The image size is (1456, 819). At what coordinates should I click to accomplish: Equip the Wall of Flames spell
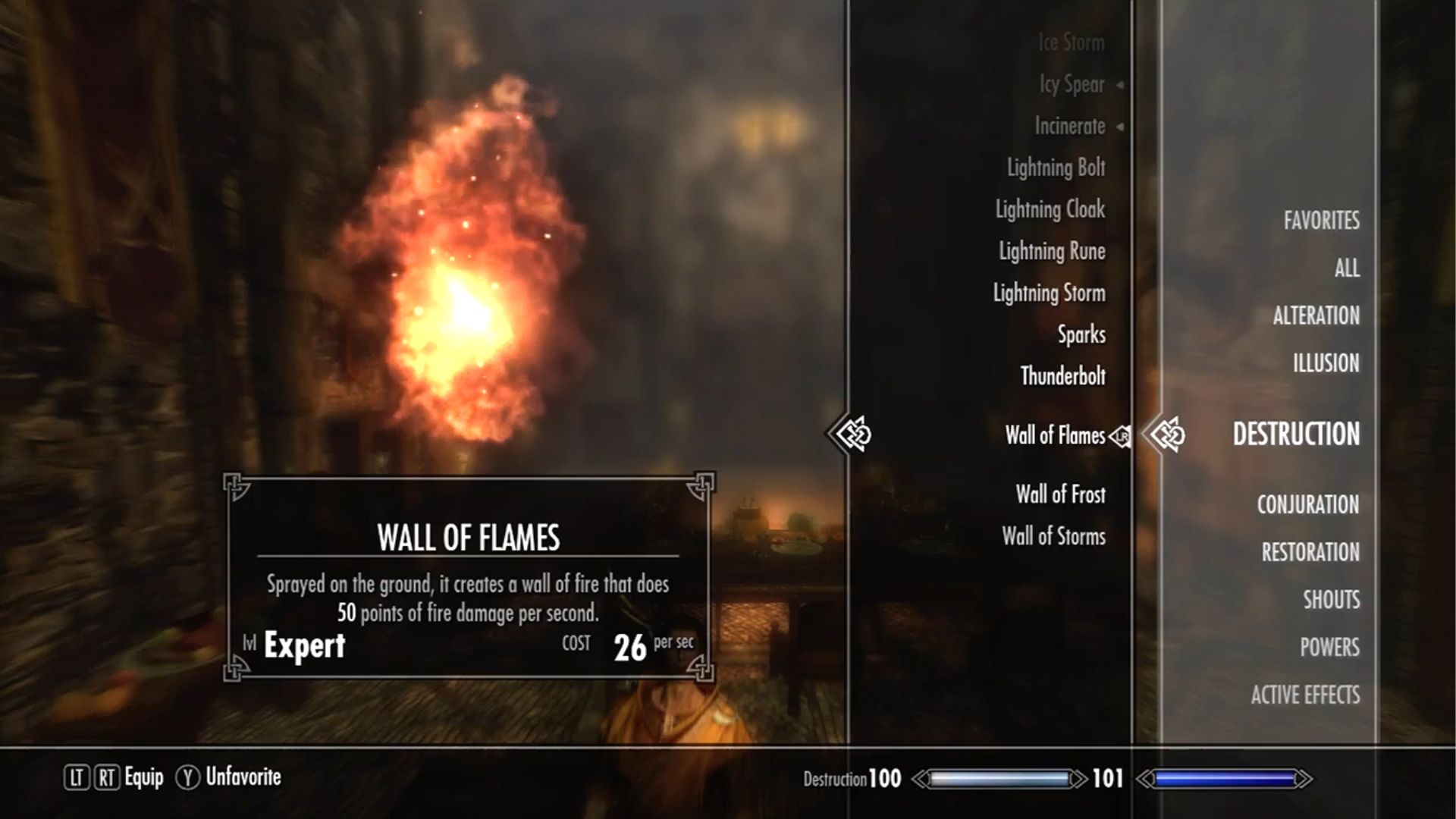click(x=1055, y=435)
